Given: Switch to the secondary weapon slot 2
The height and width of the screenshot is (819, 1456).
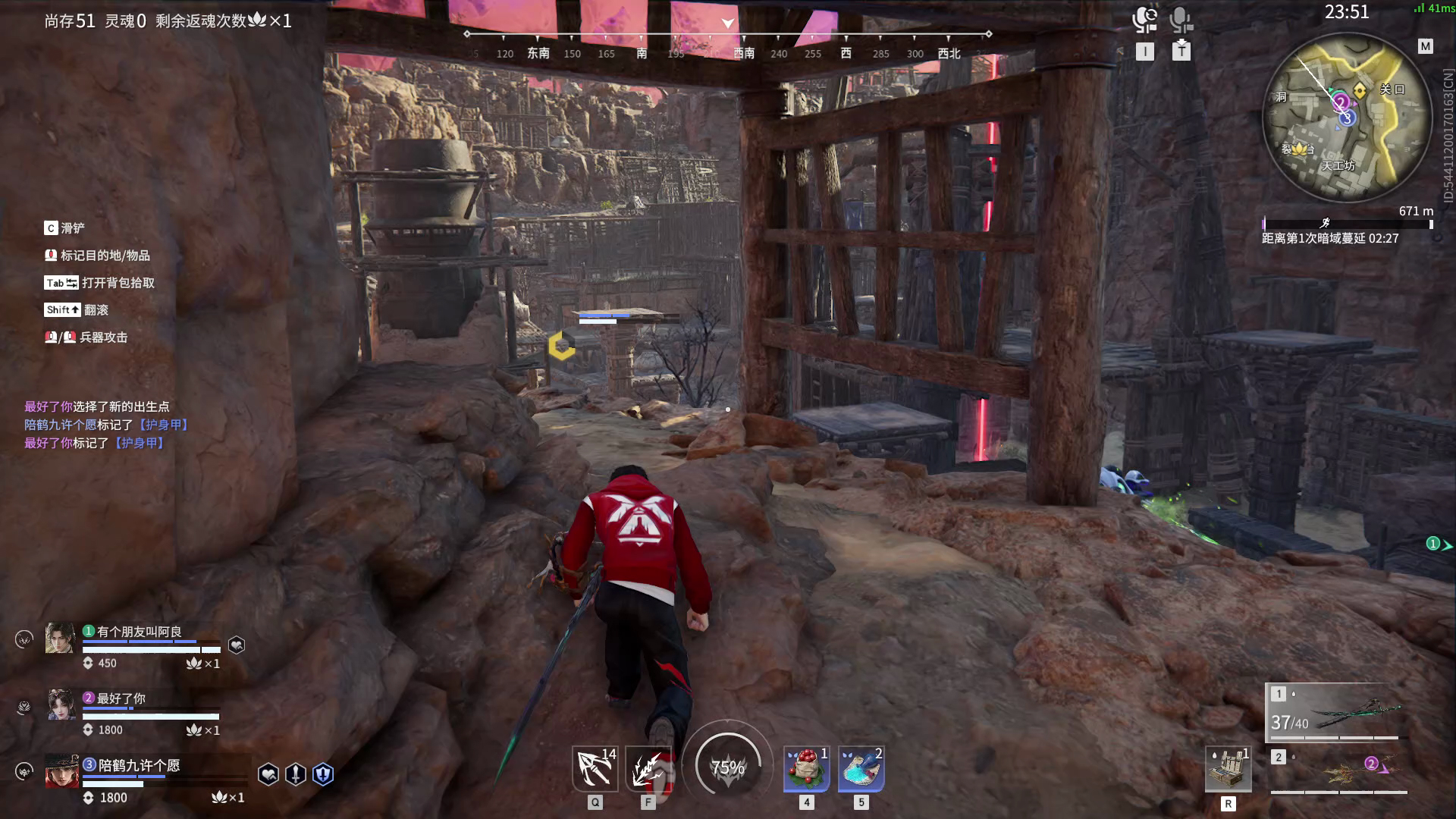Looking at the screenshot, I should 1338,771.
